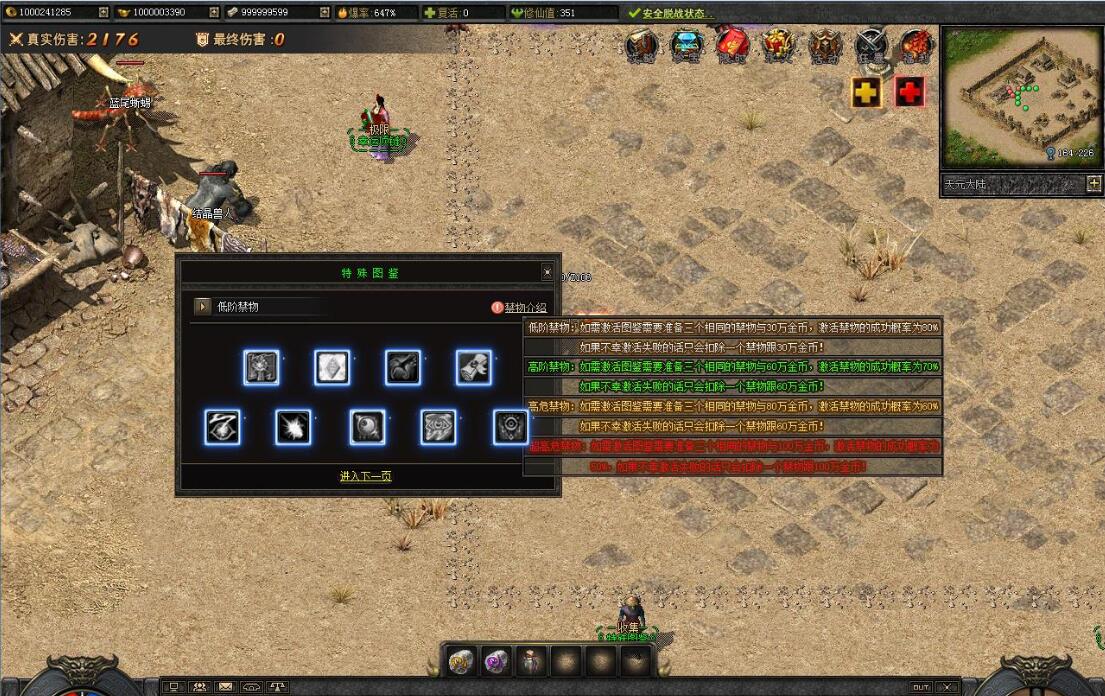This screenshot has height=696, width=1105.
Task: Open the red envelope menu icon
Action: 732,45
